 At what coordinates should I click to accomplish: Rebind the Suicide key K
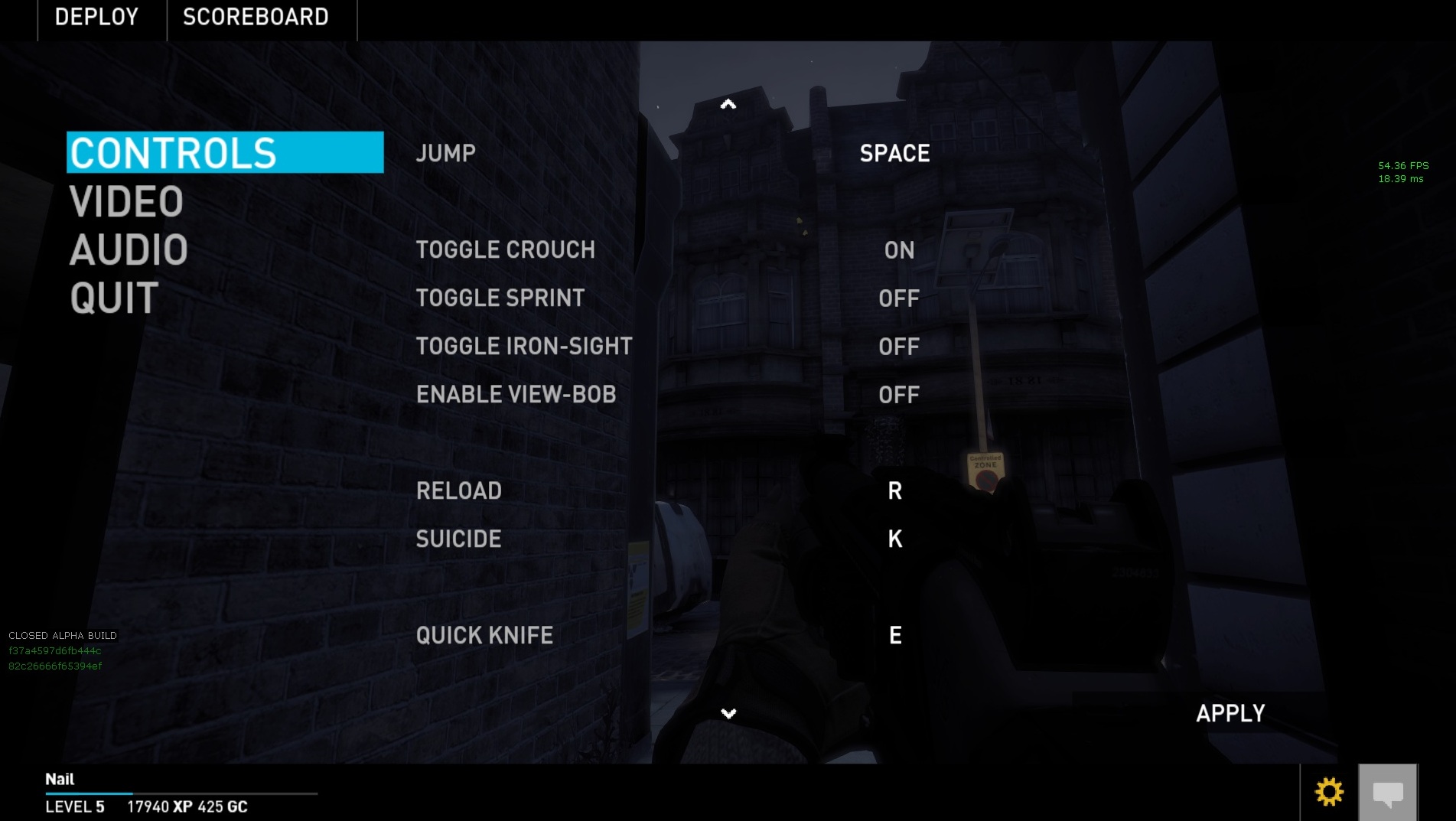tap(894, 539)
